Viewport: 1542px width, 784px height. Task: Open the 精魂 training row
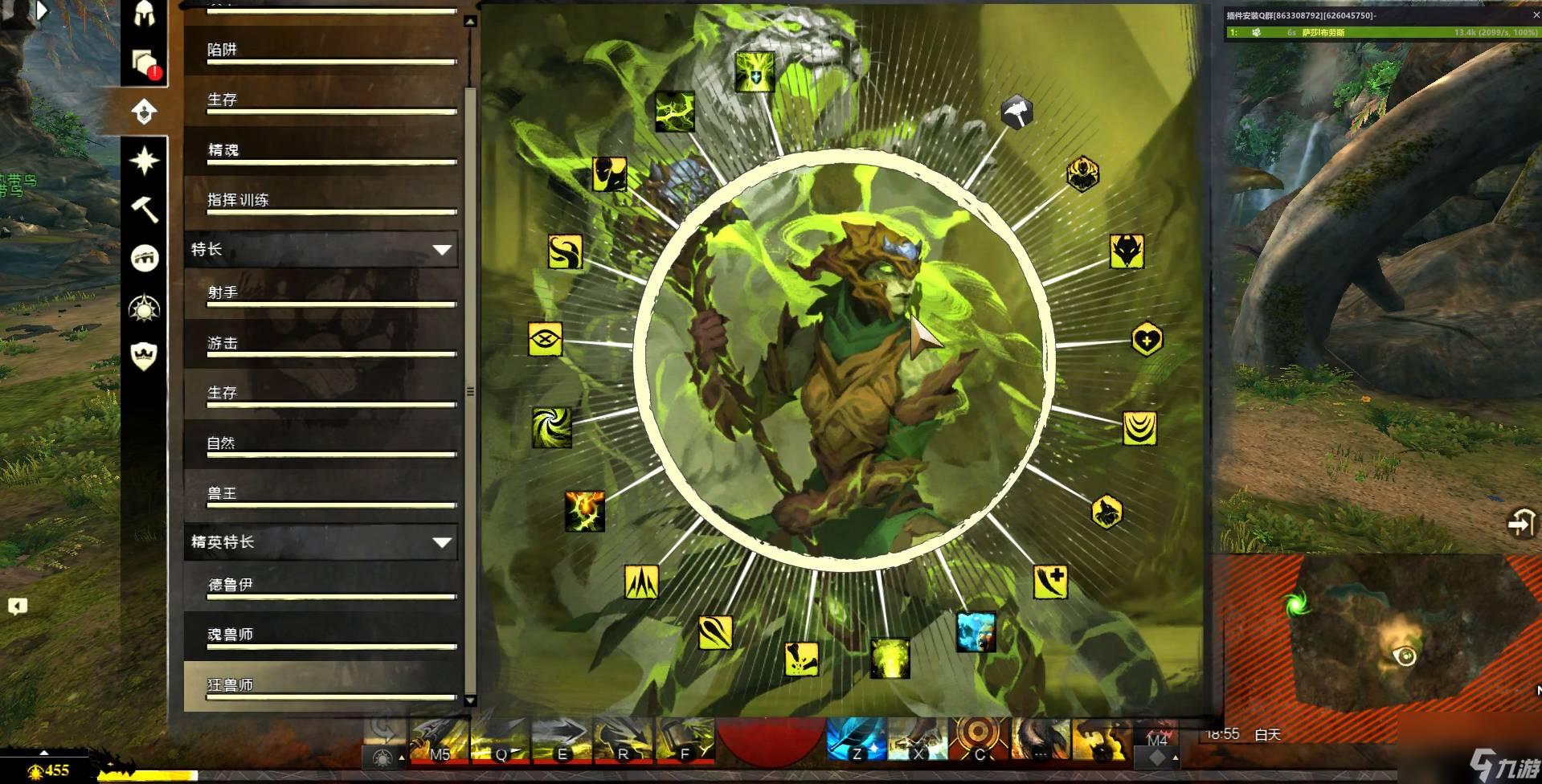tap(321, 151)
